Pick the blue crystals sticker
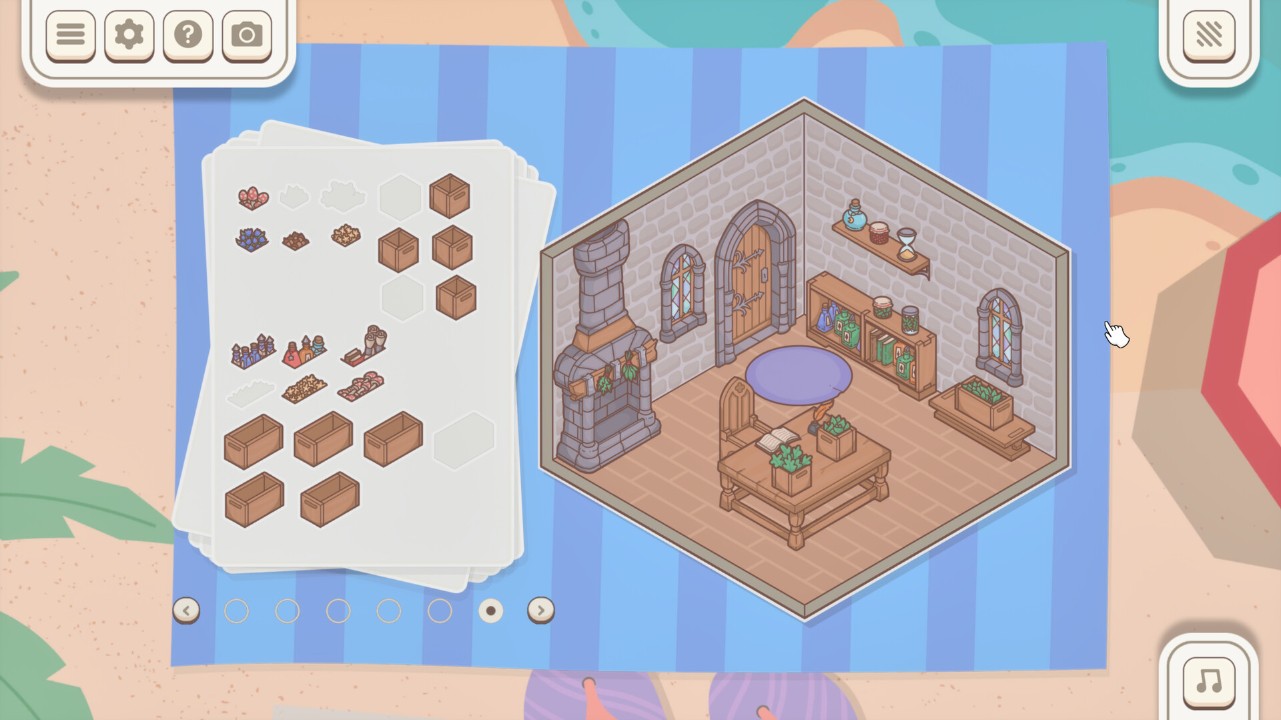 pos(251,239)
